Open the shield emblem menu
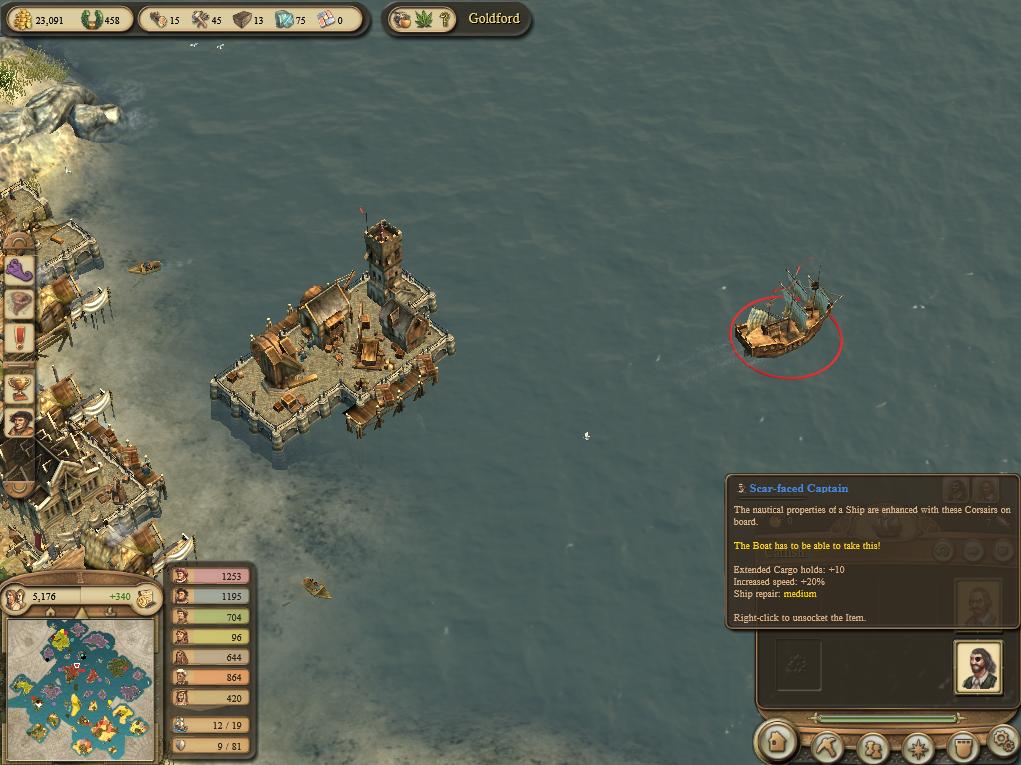This screenshot has height=765, width=1021. tap(962, 746)
